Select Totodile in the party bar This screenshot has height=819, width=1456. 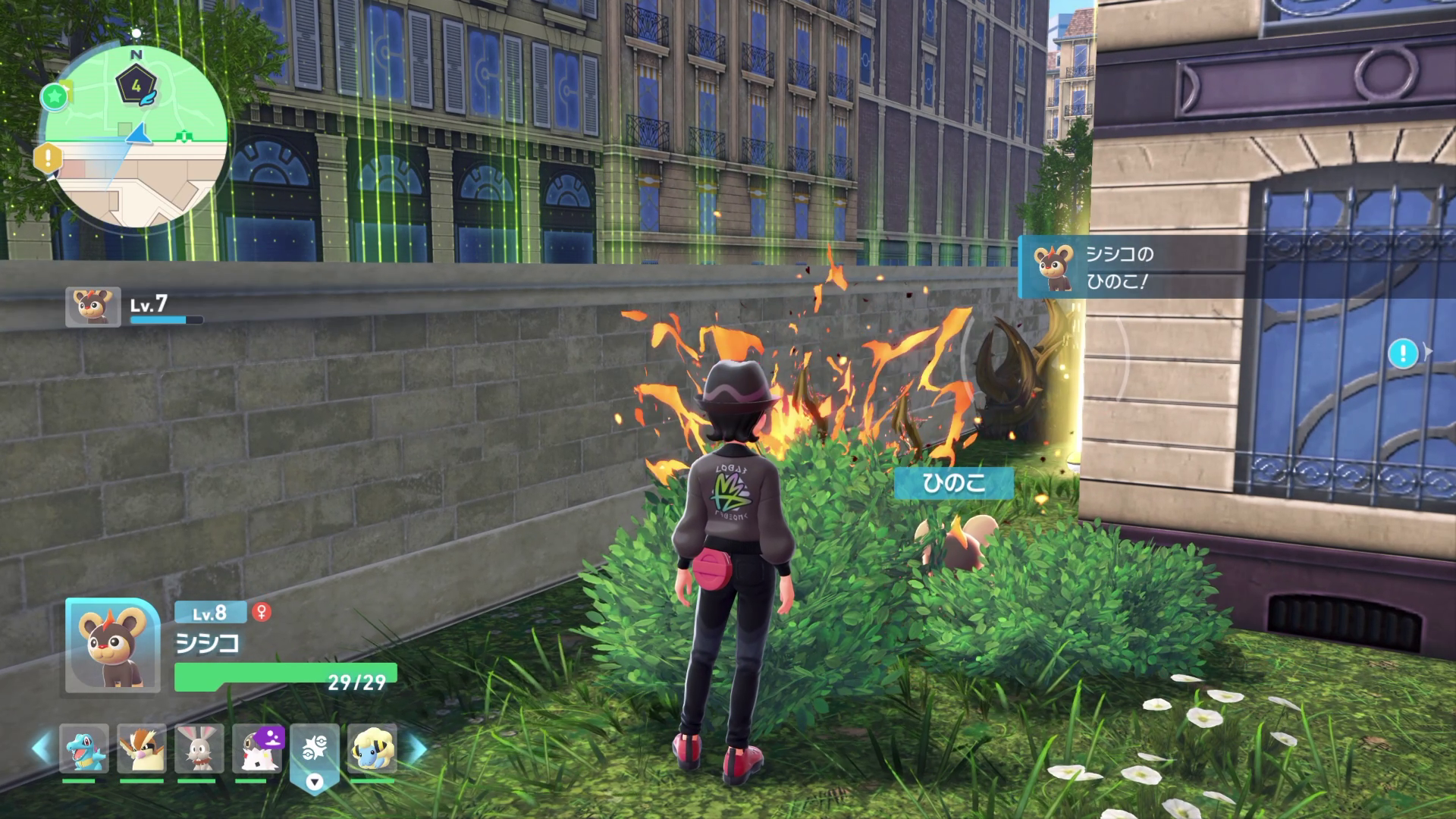83,748
